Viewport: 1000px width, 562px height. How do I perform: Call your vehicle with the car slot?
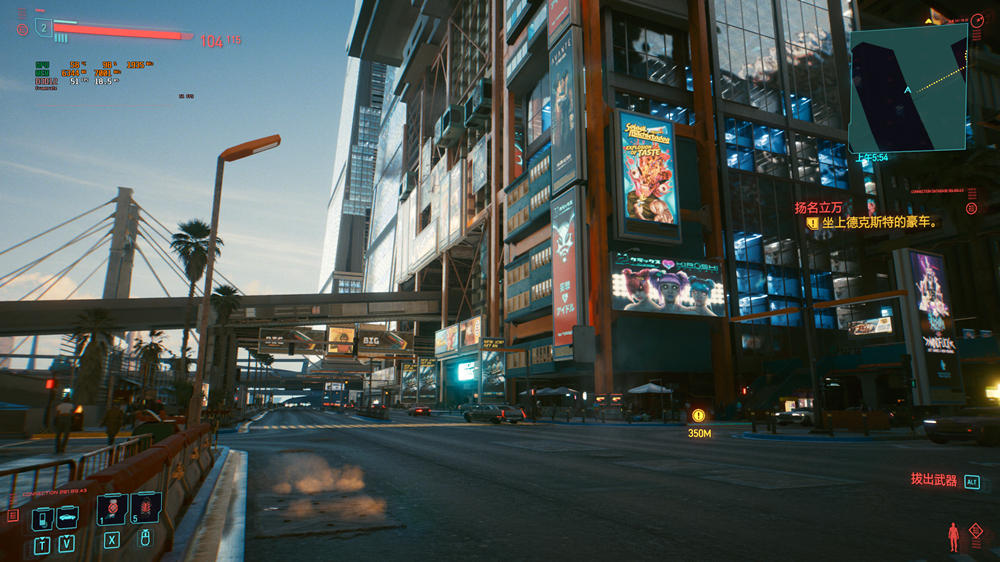[x=67, y=518]
